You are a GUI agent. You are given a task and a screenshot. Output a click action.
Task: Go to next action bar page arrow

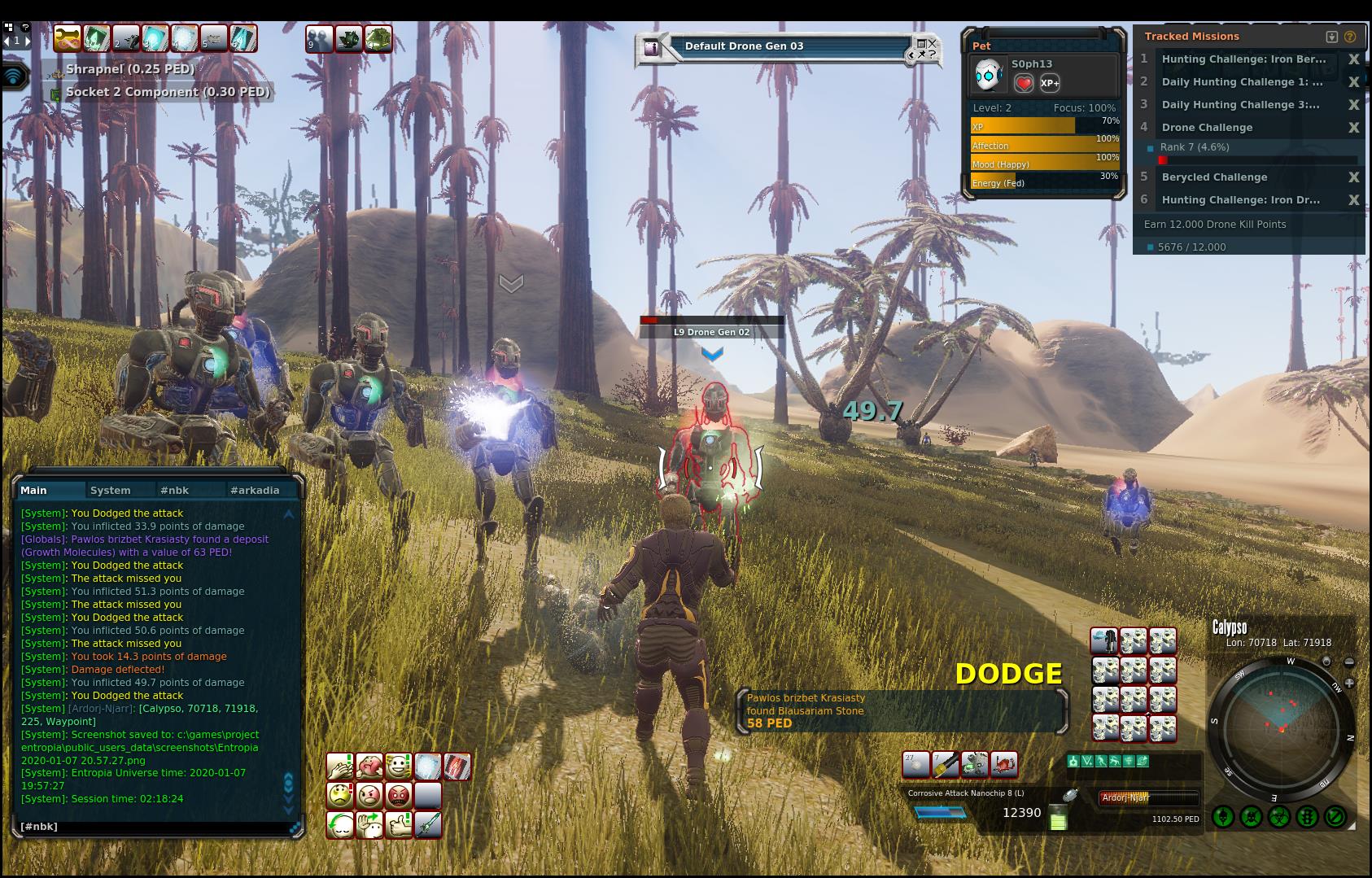click(28, 40)
